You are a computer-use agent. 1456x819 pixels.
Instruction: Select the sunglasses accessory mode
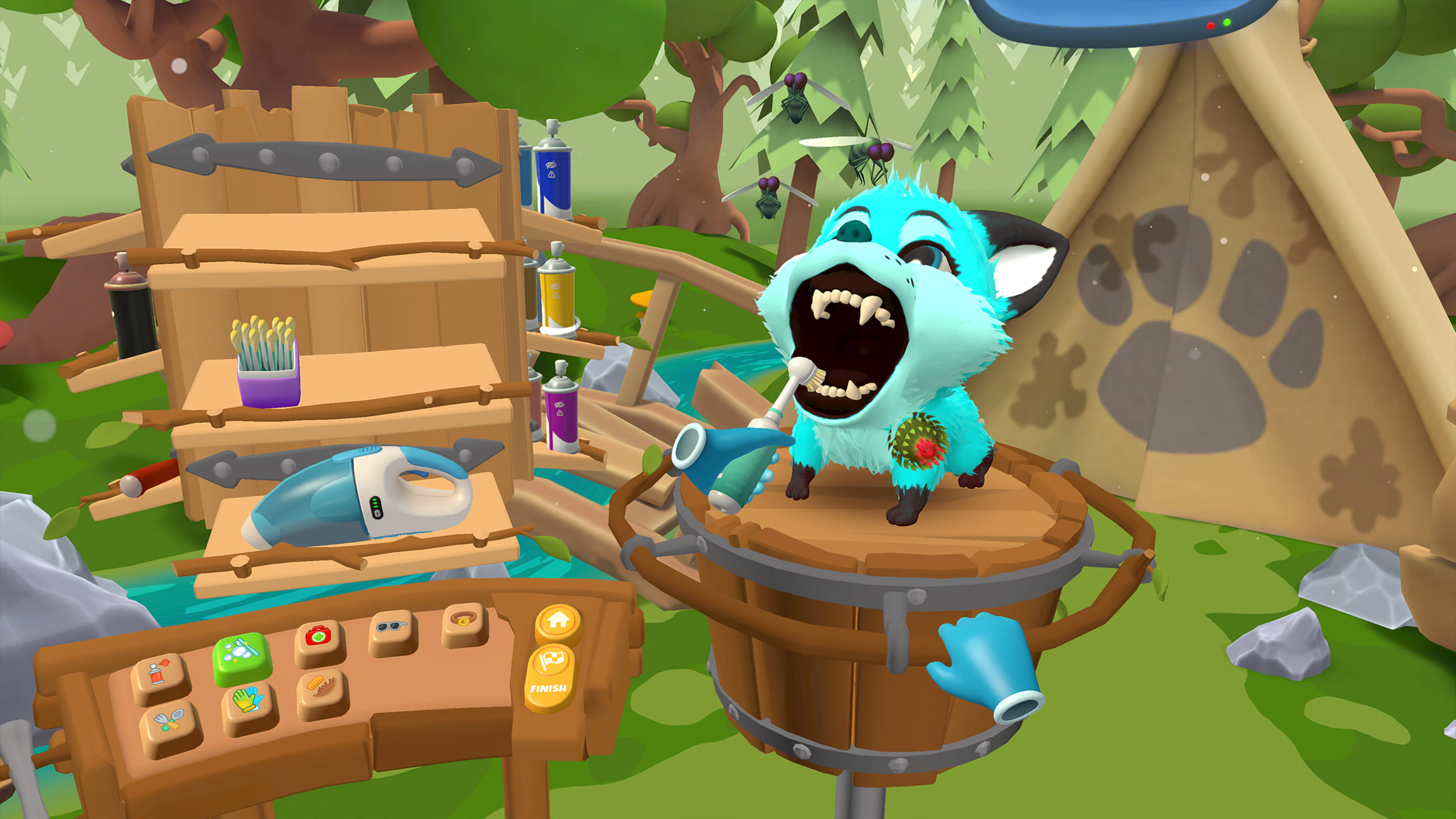392,625
